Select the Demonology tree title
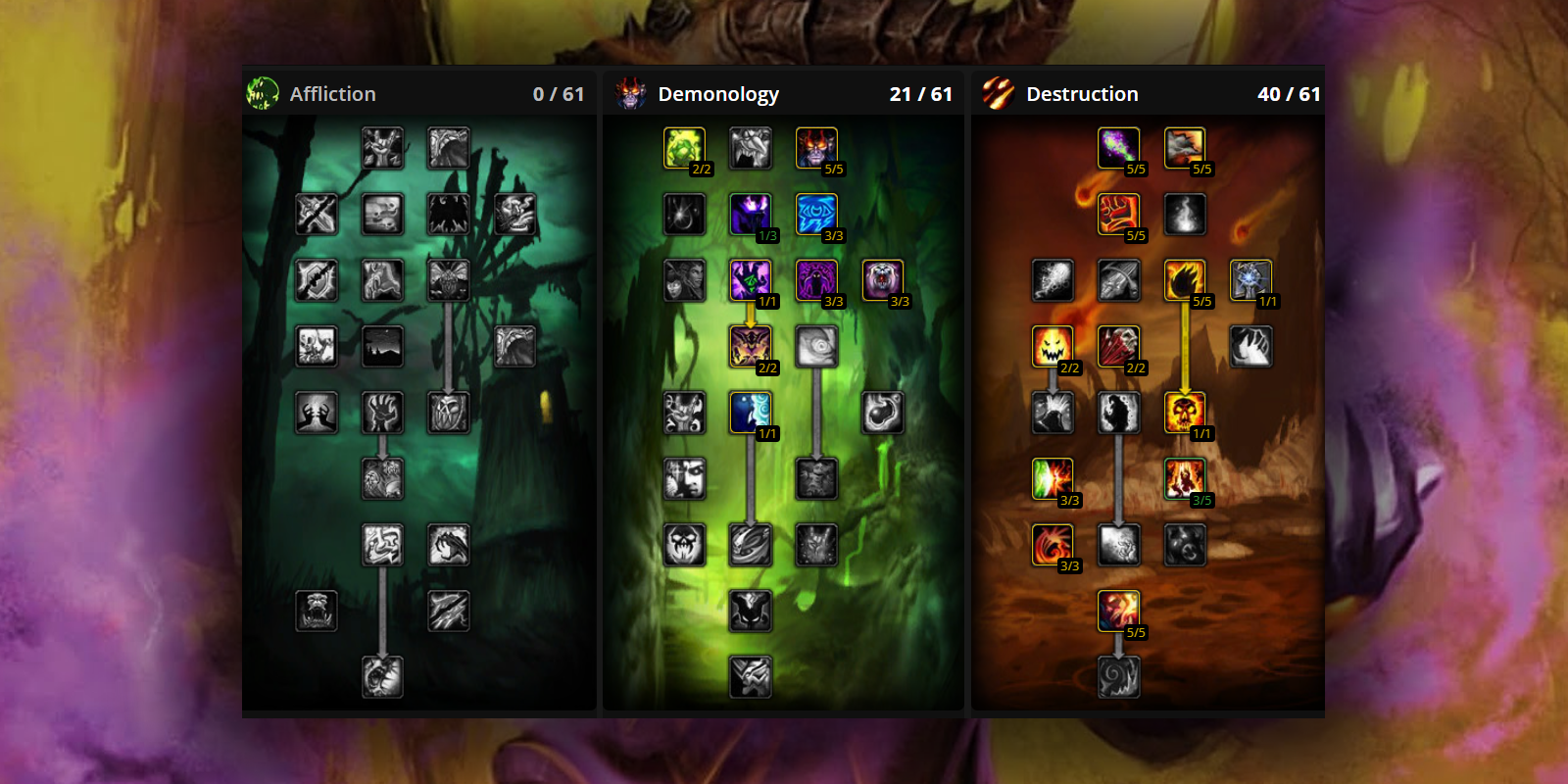Viewport: 1568px width, 784px height. click(x=720, y=93)
